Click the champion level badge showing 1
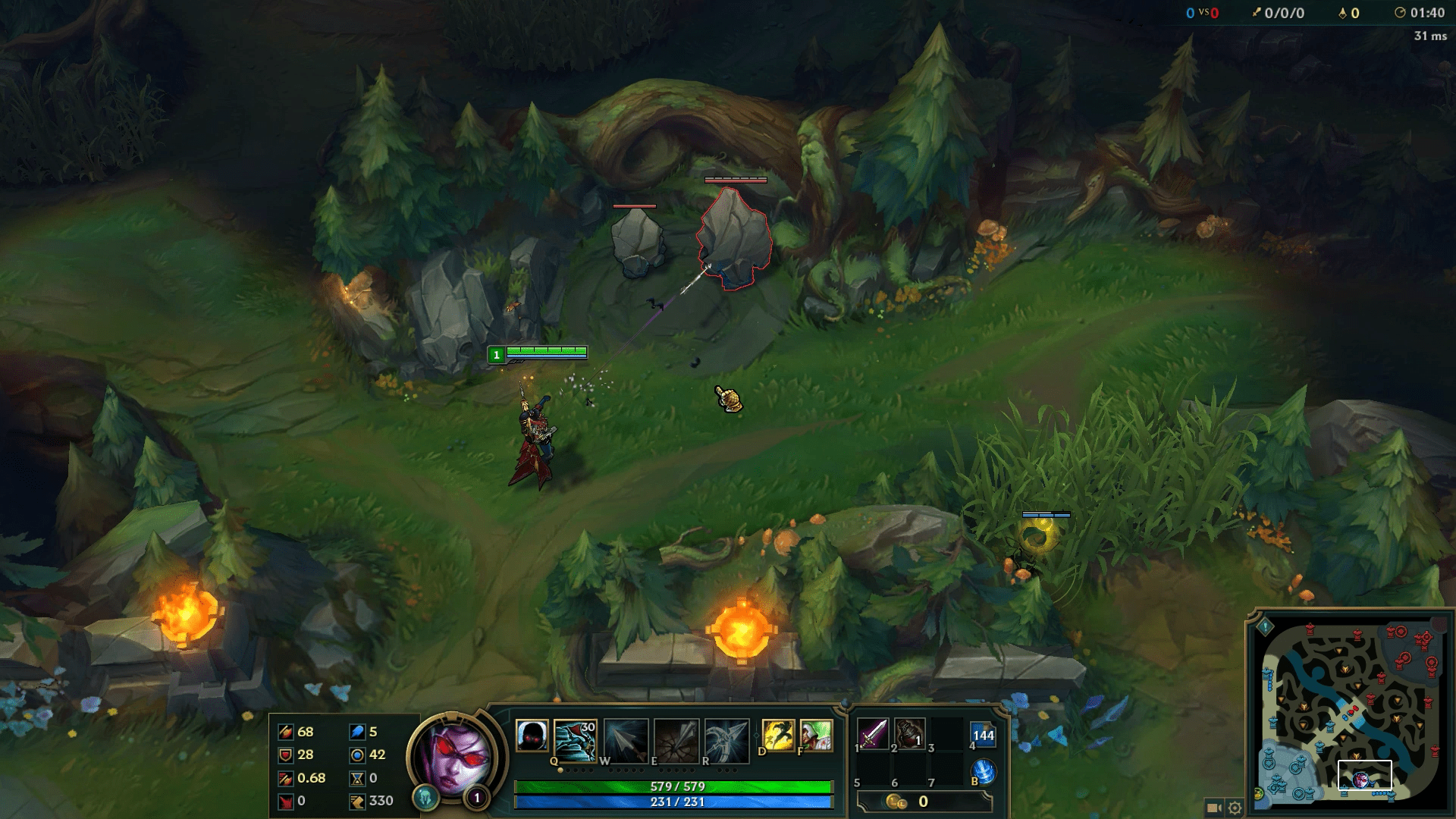The image size is (1456, 819). (x=478, y=798)
